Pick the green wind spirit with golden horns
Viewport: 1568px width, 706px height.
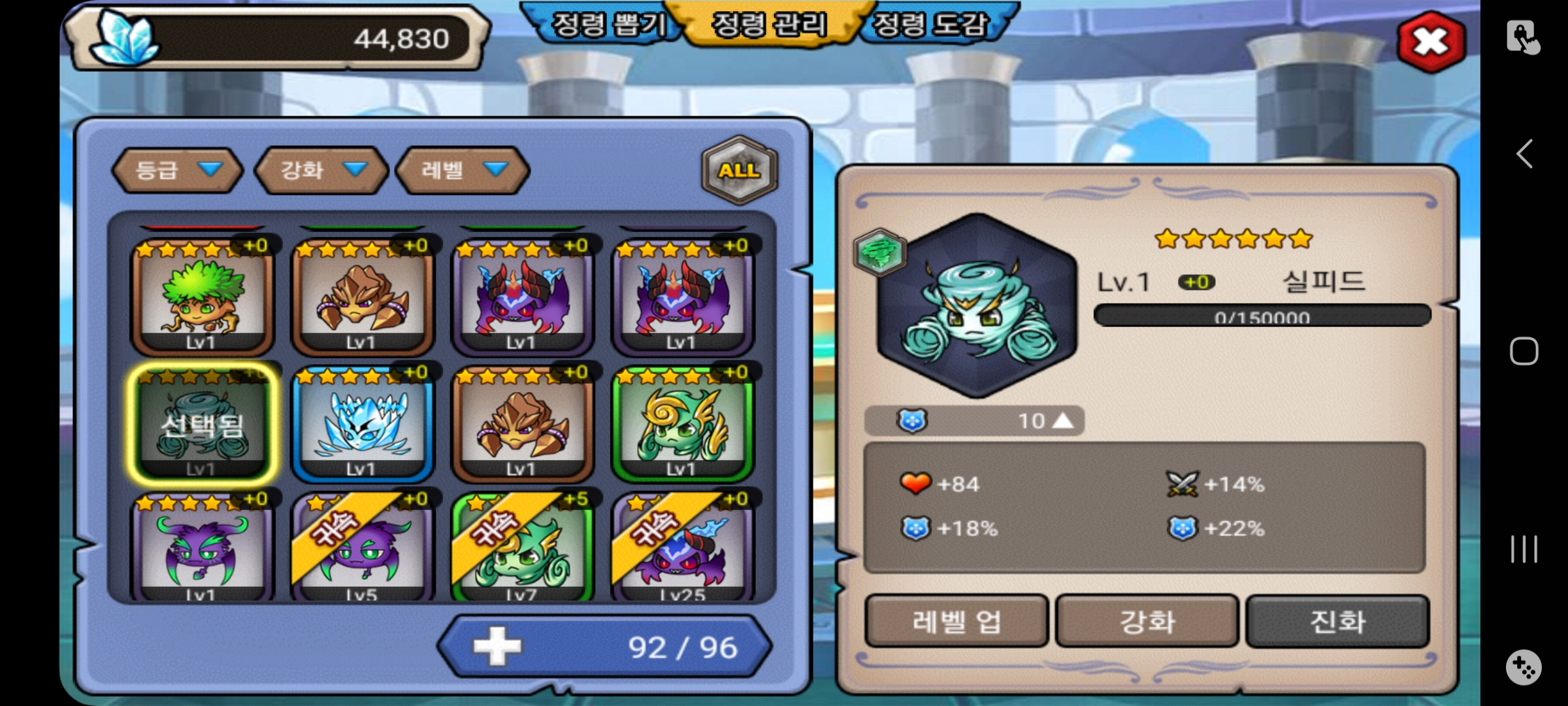pos(682,424)
